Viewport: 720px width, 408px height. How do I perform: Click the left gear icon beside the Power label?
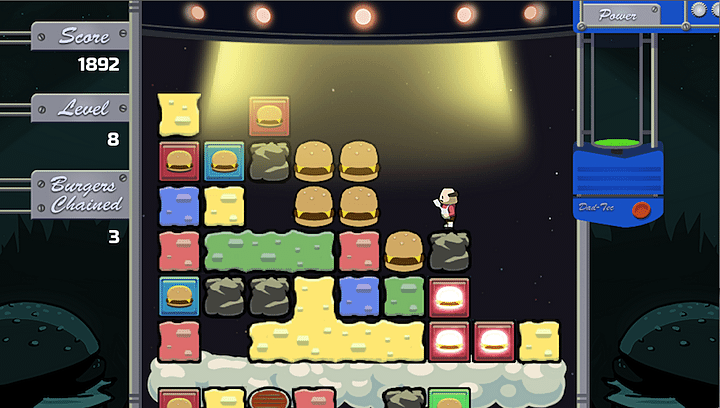[x=699, y=10]
